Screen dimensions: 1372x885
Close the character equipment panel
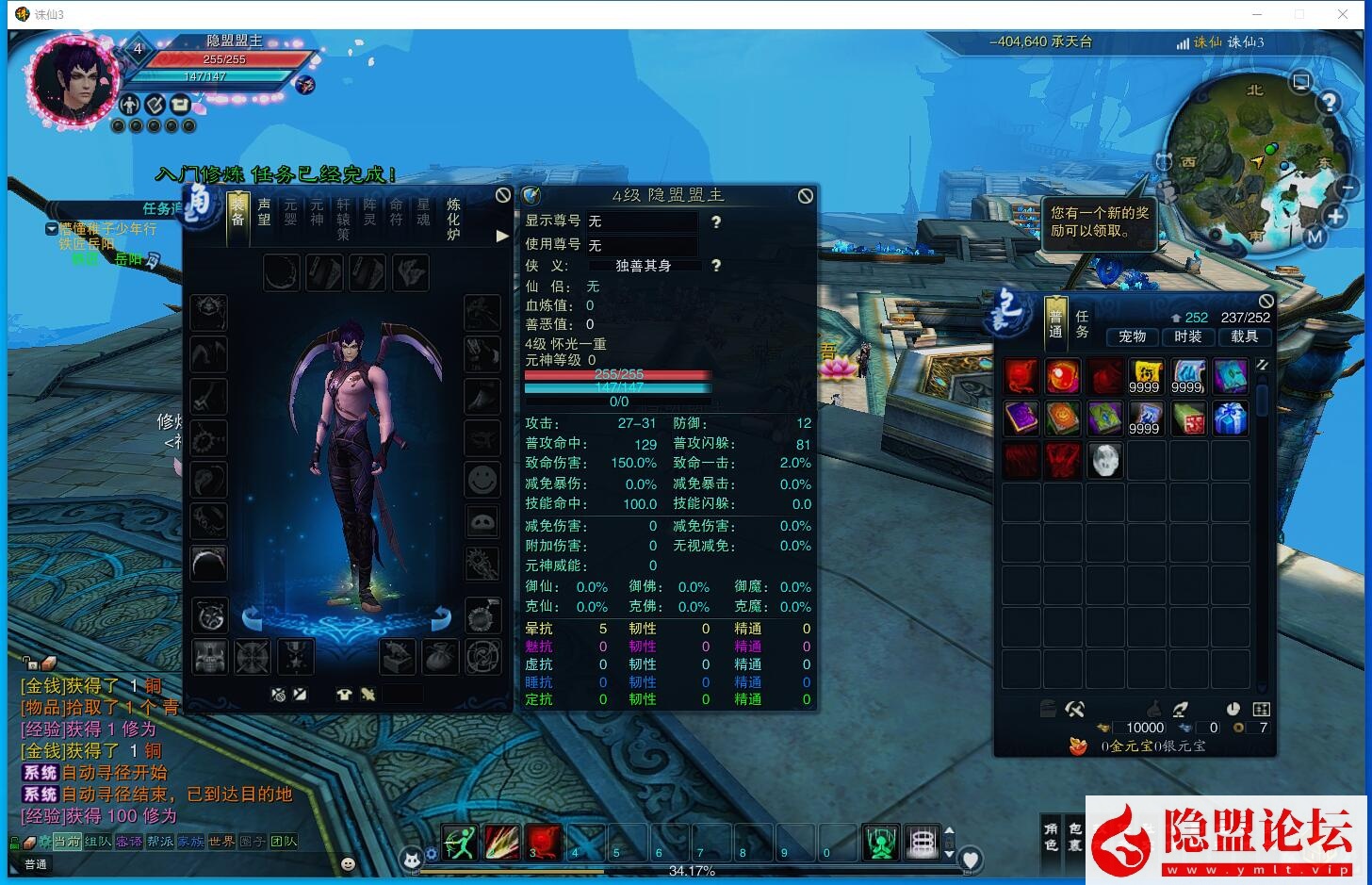click(503, 195)
